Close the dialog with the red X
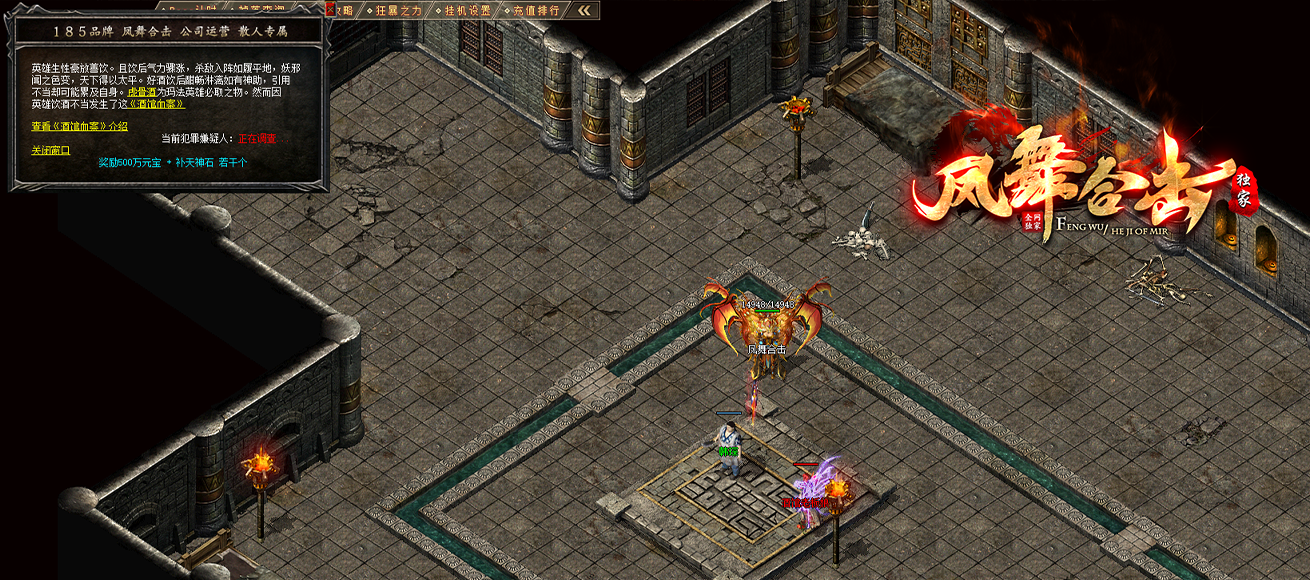 [x=330, y=9]
